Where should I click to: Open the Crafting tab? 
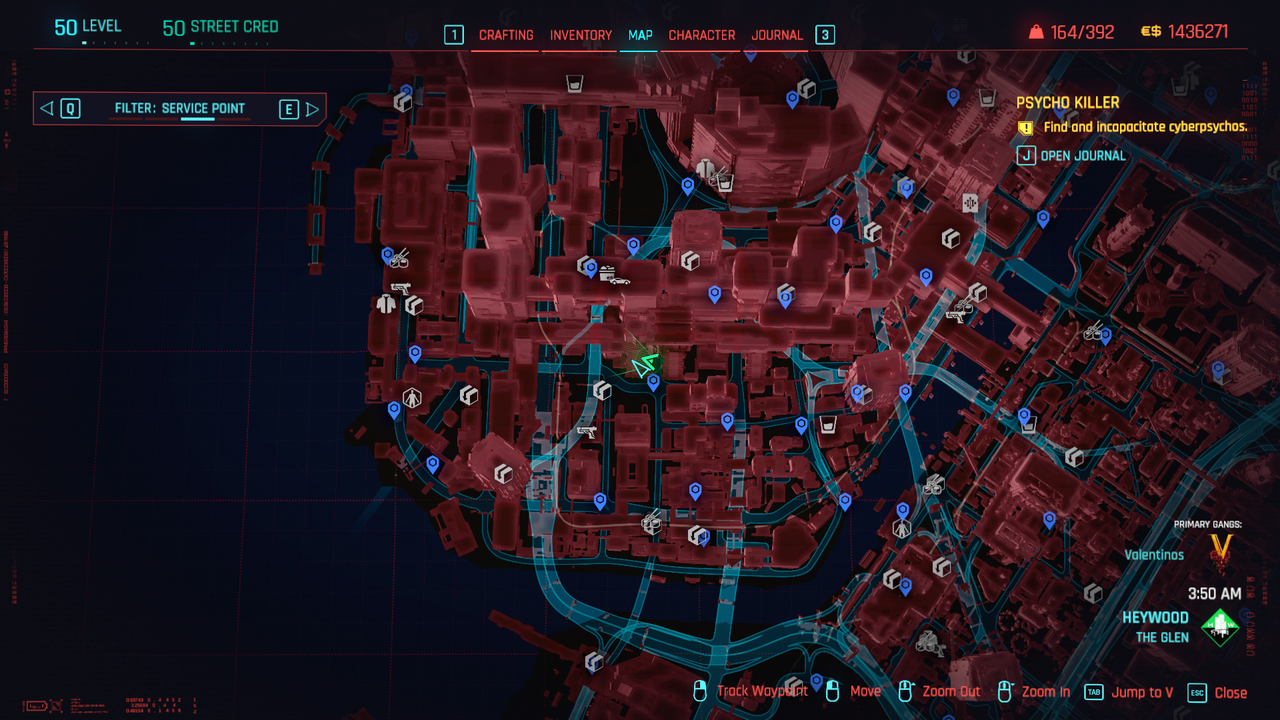(506, 35)
